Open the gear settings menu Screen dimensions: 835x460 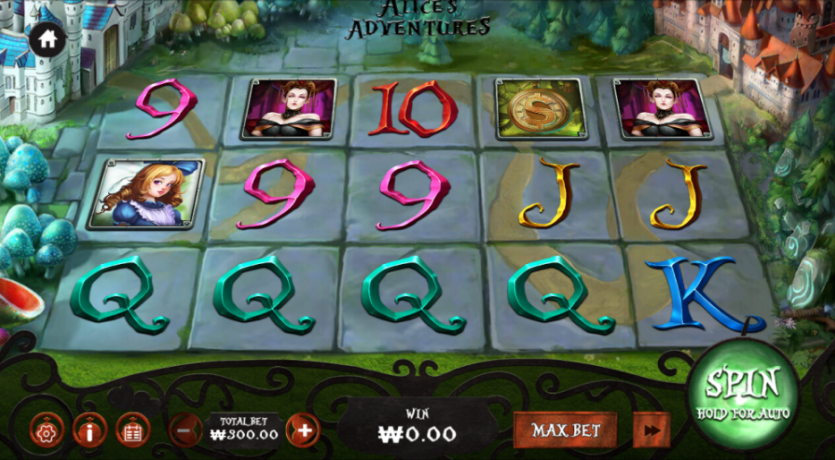click(x=48, y=431)
